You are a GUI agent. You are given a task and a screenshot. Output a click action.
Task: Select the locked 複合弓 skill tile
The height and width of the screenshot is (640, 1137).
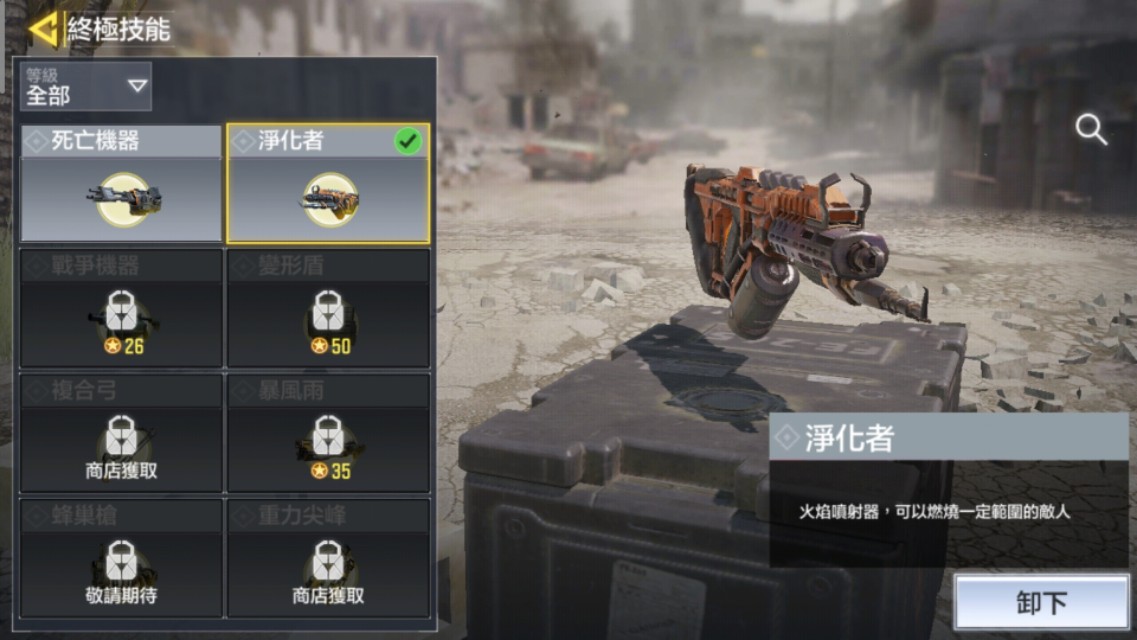121,433
